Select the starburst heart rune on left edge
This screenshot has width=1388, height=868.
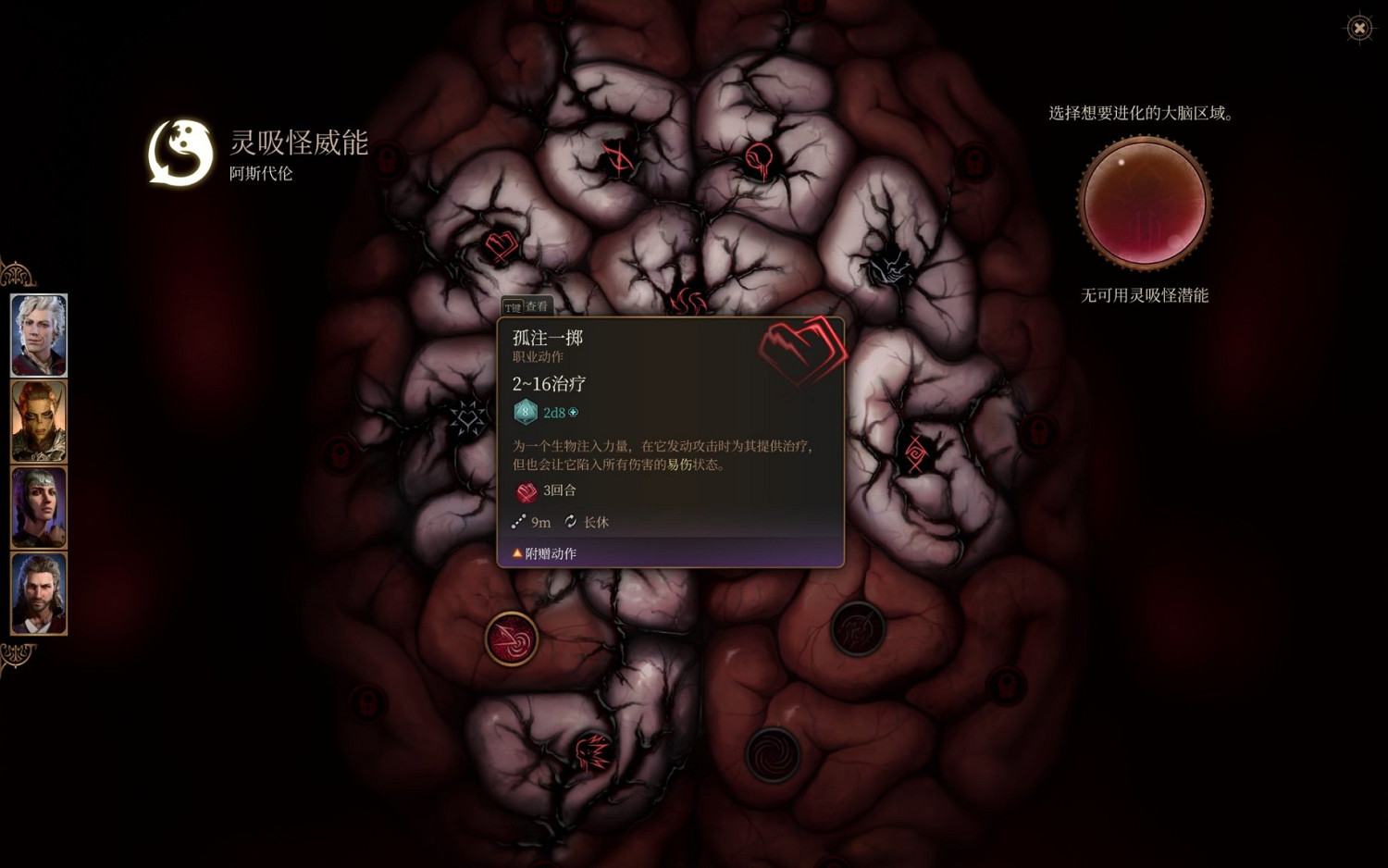click(470, 418)
